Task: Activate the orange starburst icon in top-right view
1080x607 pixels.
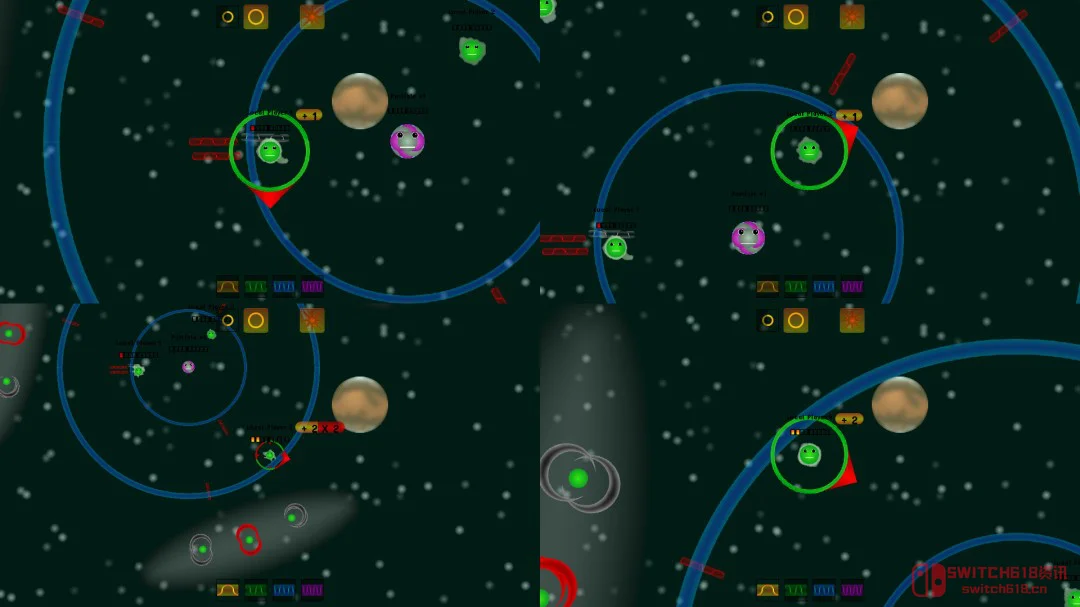Action: [852, 17]
